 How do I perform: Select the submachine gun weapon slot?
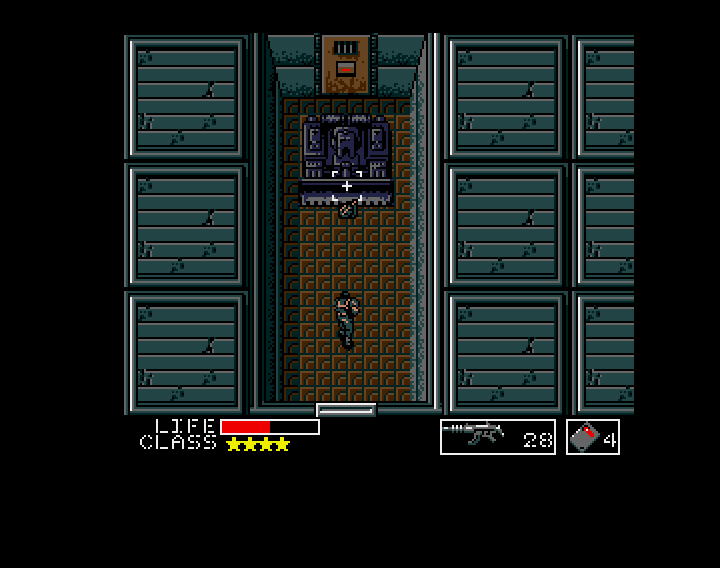(x=497, y=437)
